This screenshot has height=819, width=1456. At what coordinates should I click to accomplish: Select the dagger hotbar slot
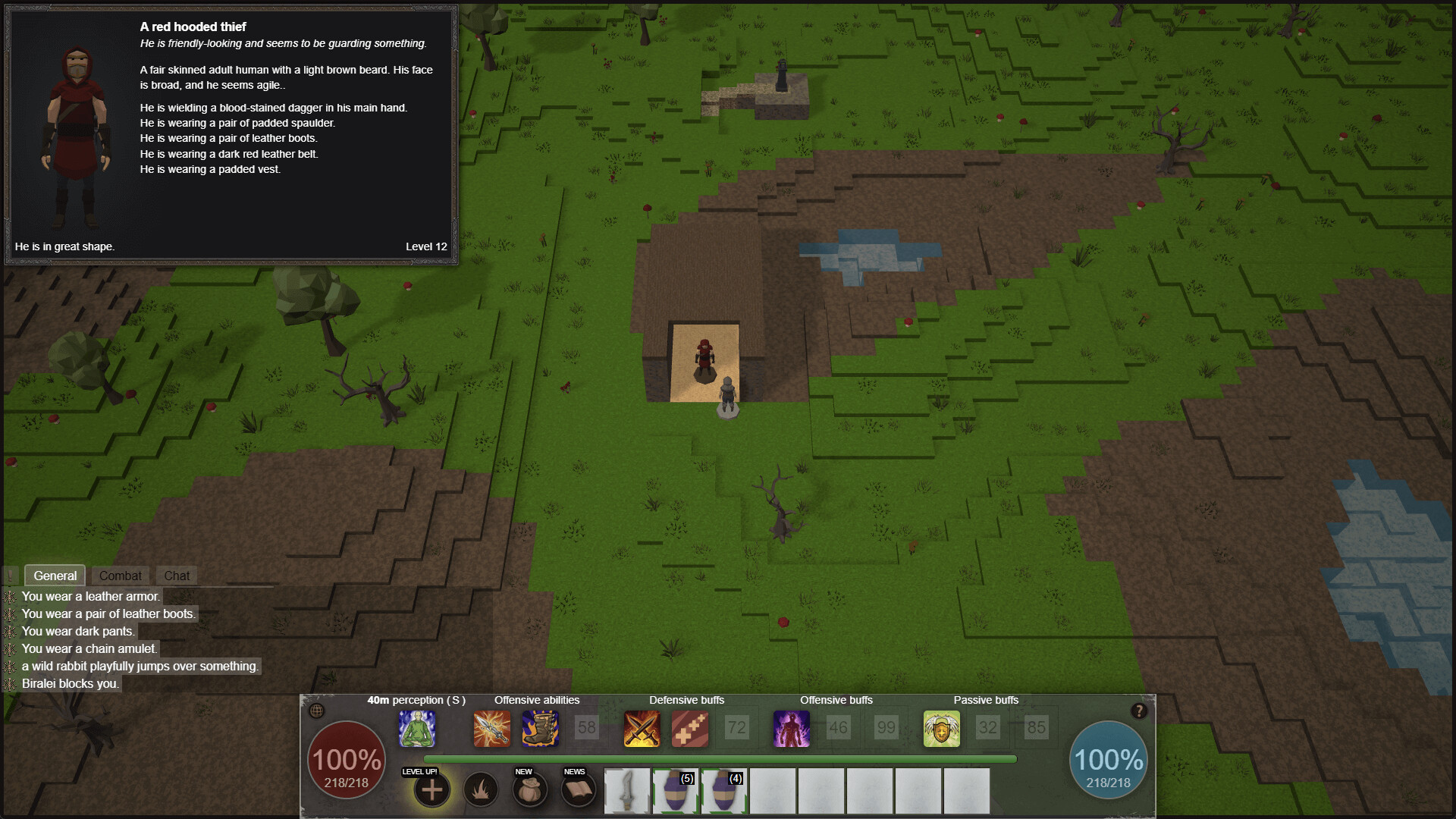click(627, 791)
